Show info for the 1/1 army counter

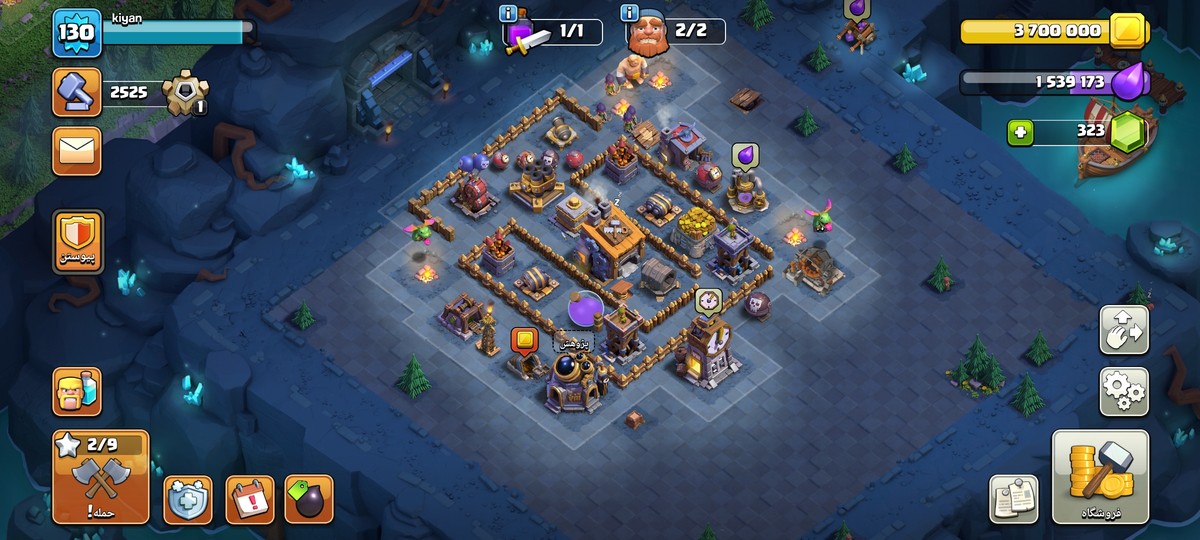point(508,13)
